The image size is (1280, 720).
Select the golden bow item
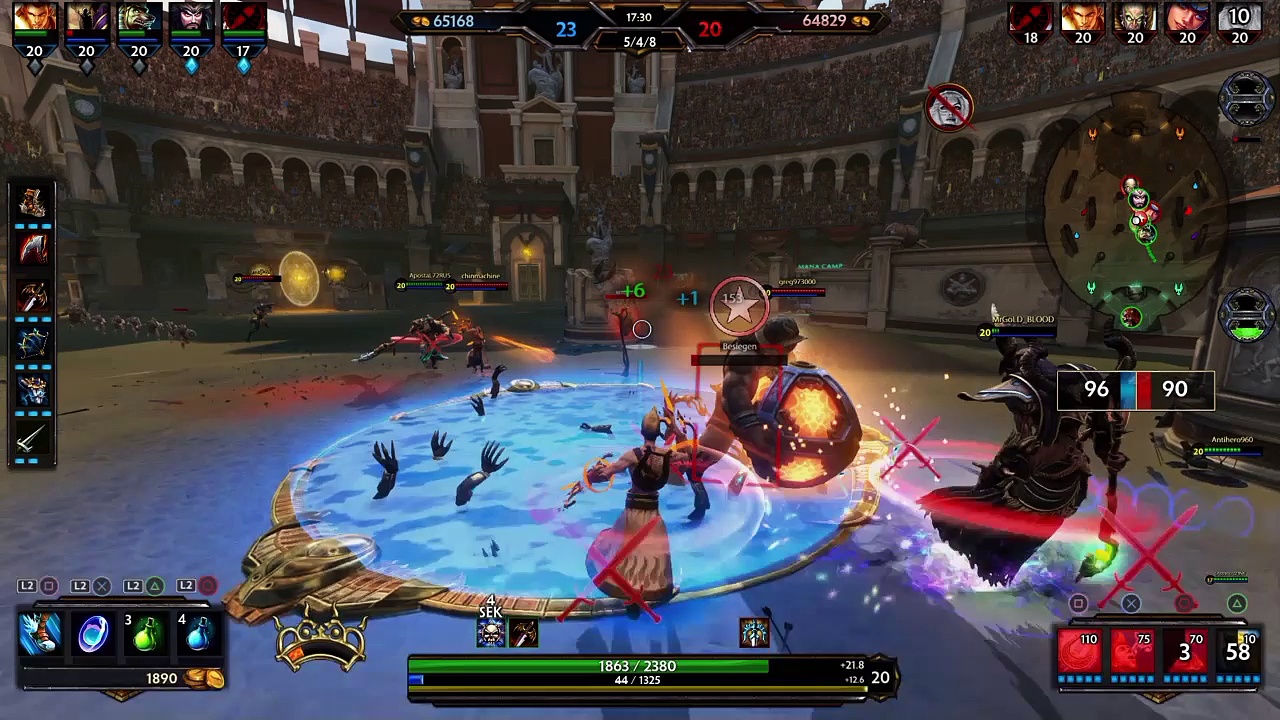click(x=33, y=343)
